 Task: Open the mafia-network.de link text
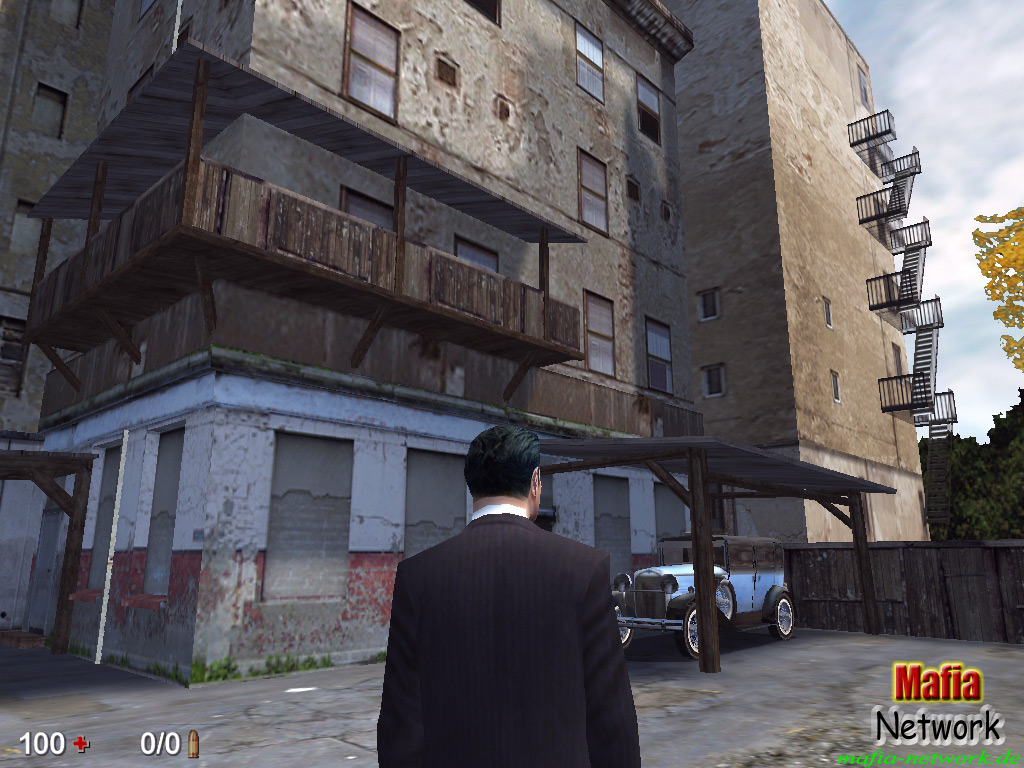point(929,757)
